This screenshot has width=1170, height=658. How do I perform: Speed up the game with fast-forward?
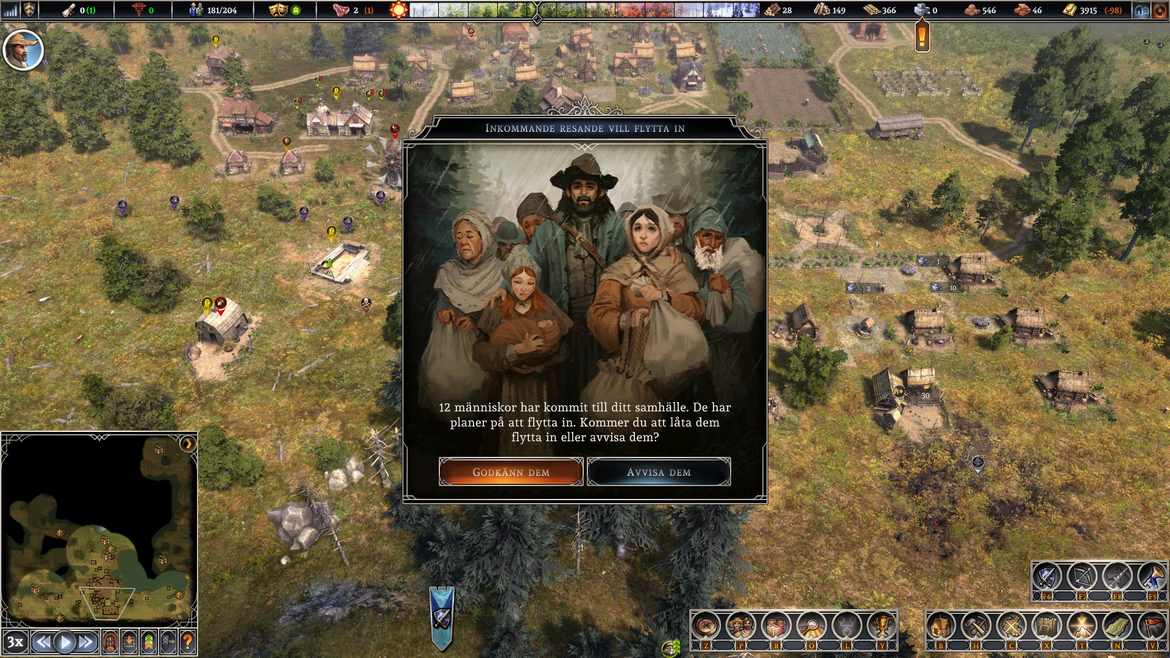(x=87, y=642)
